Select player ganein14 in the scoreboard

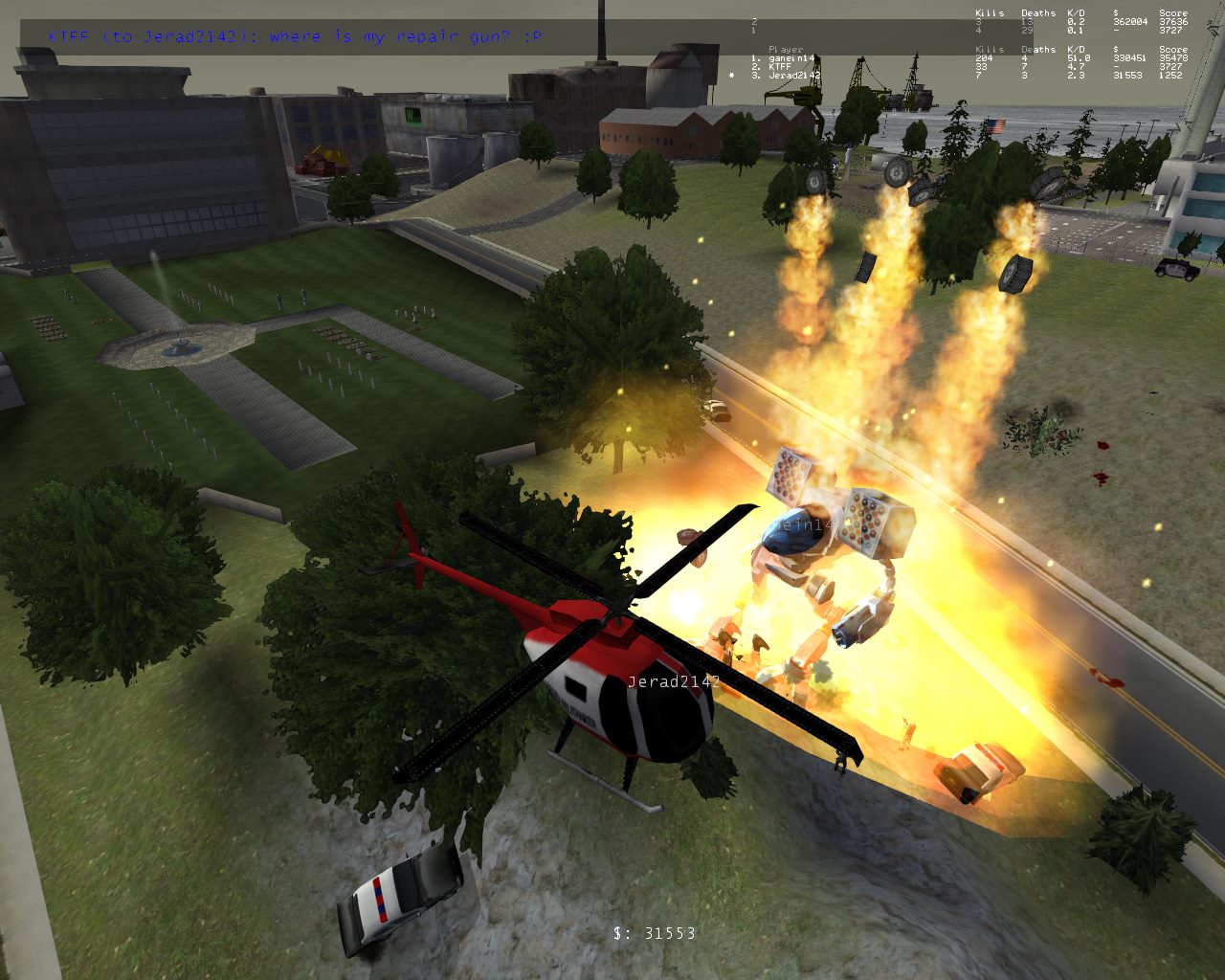click(792, 58)
